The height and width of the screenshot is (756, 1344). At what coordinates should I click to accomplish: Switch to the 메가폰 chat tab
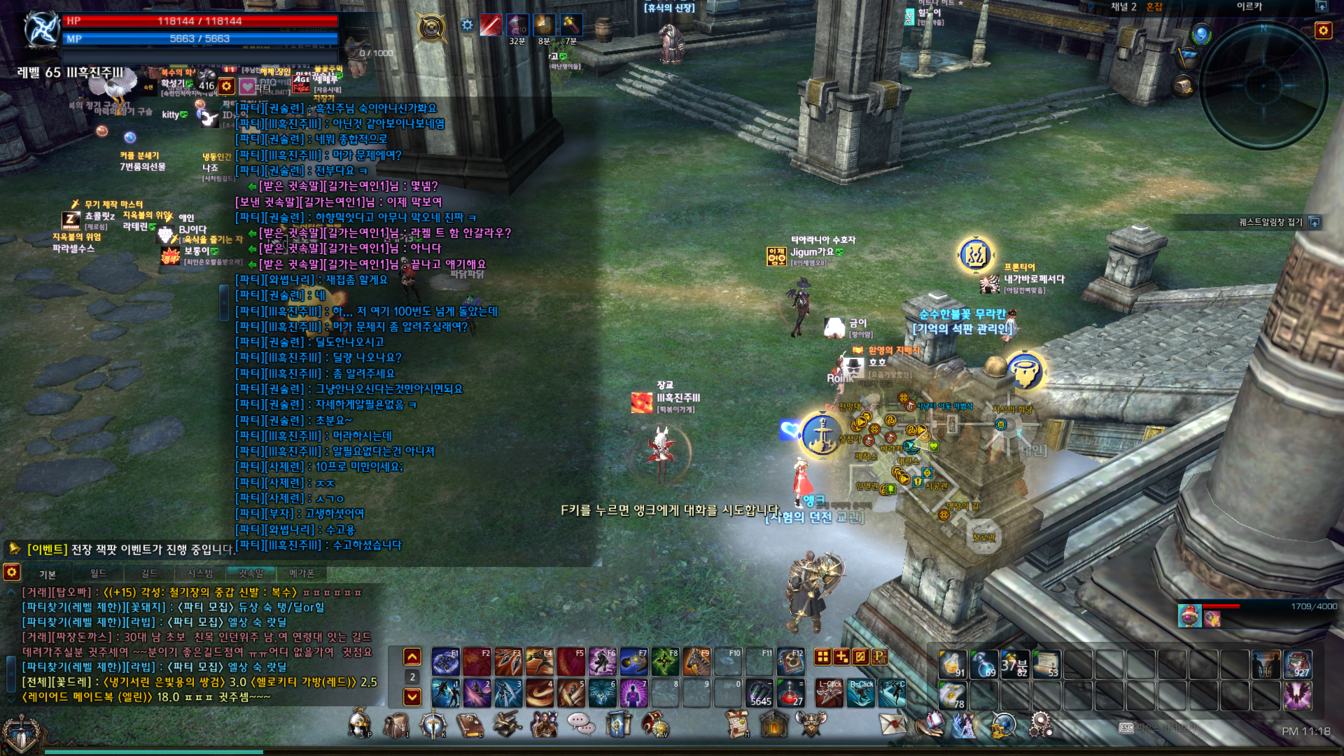click(302, 574)
